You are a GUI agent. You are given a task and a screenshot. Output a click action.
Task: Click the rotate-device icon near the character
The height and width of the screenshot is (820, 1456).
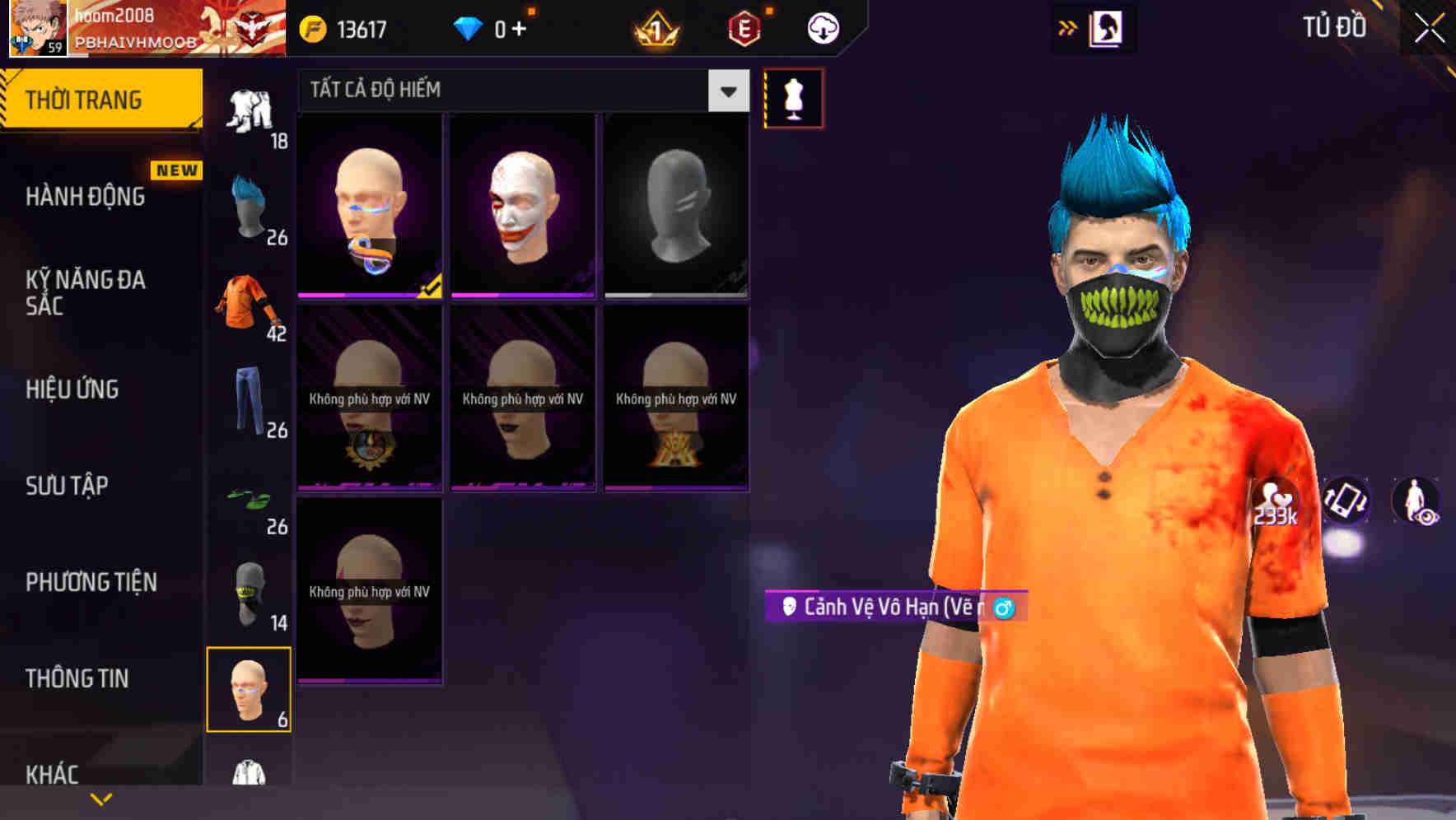pos(1346,501)
